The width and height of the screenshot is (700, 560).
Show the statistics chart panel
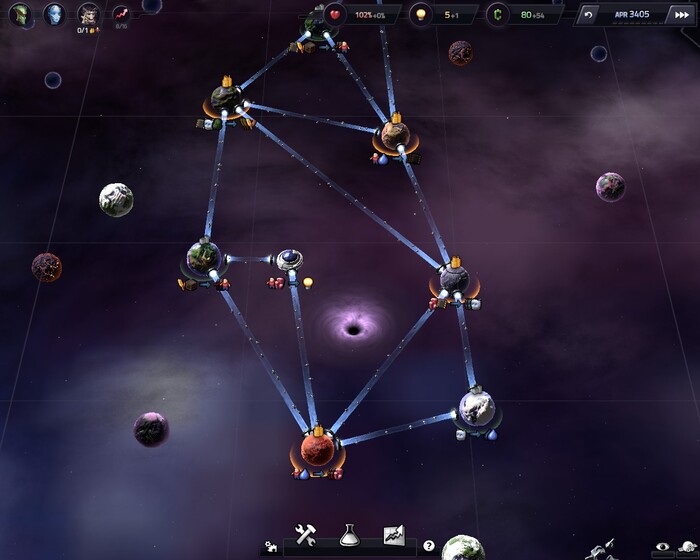(393, 534)
